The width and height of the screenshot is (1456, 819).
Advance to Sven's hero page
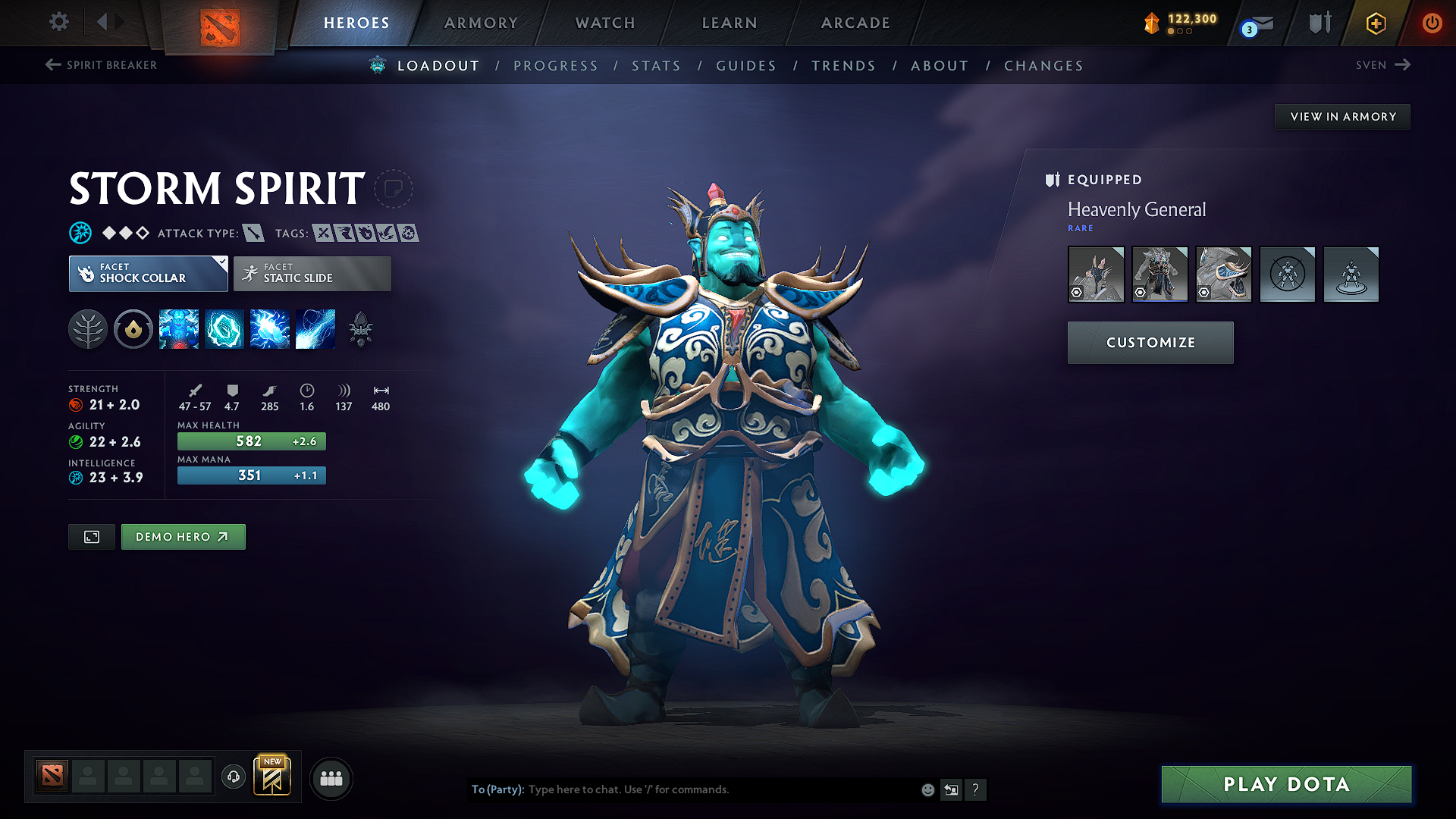[x=1382, y=65]
